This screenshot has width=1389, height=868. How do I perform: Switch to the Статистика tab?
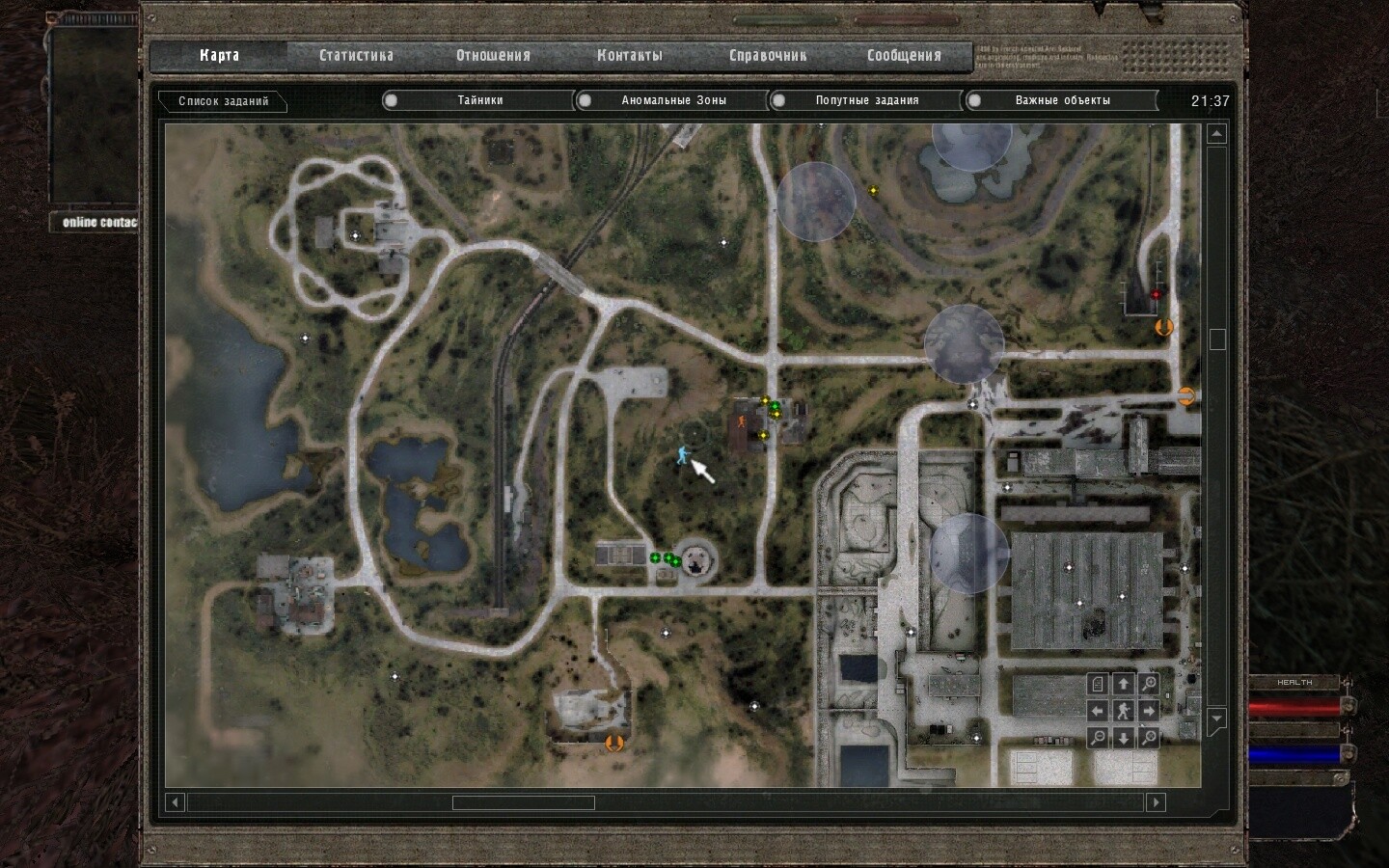pyautogui.click(x=356, y=56)
